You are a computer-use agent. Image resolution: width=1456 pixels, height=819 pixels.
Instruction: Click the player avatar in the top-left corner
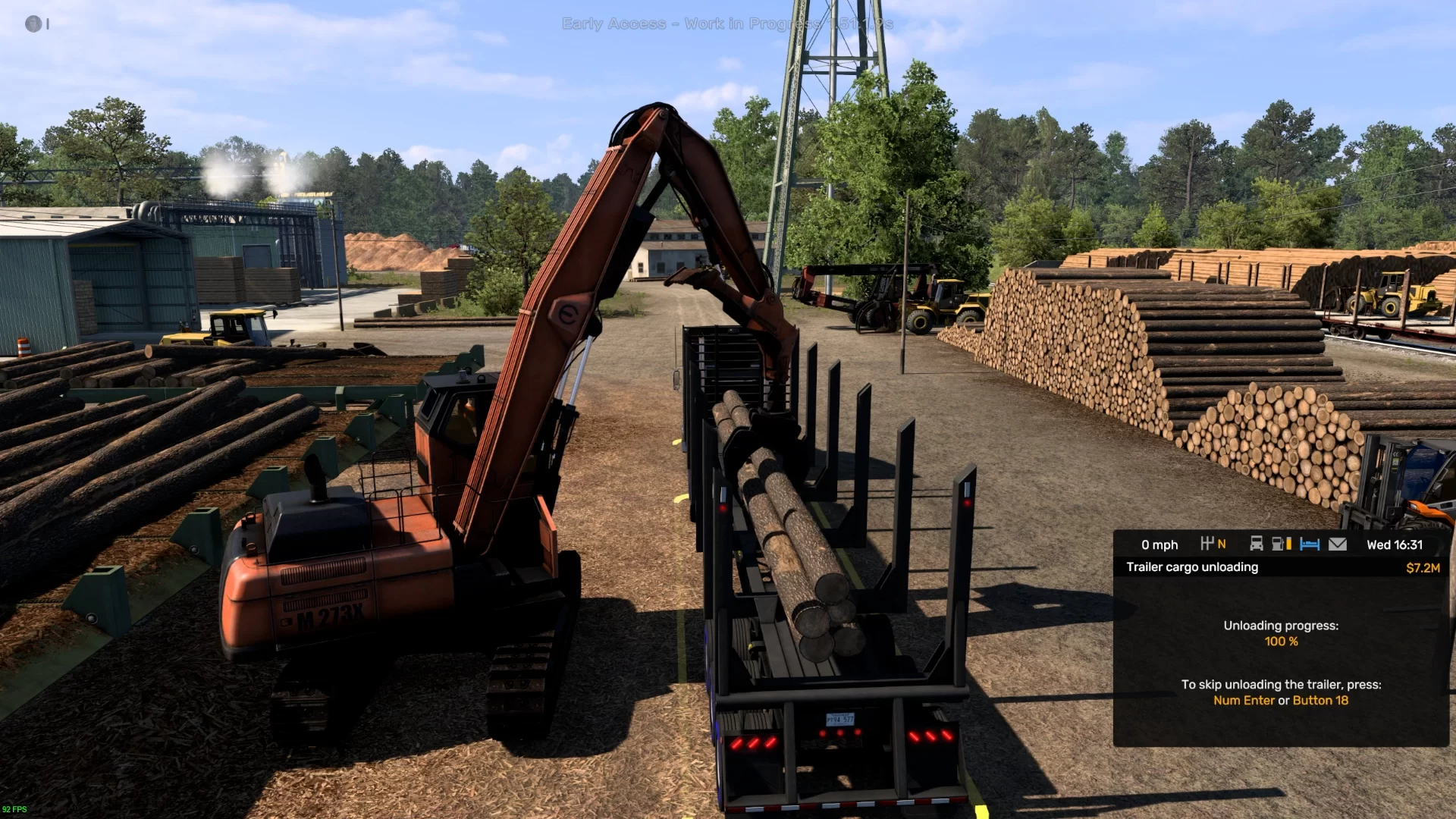(x=33, y=24)
